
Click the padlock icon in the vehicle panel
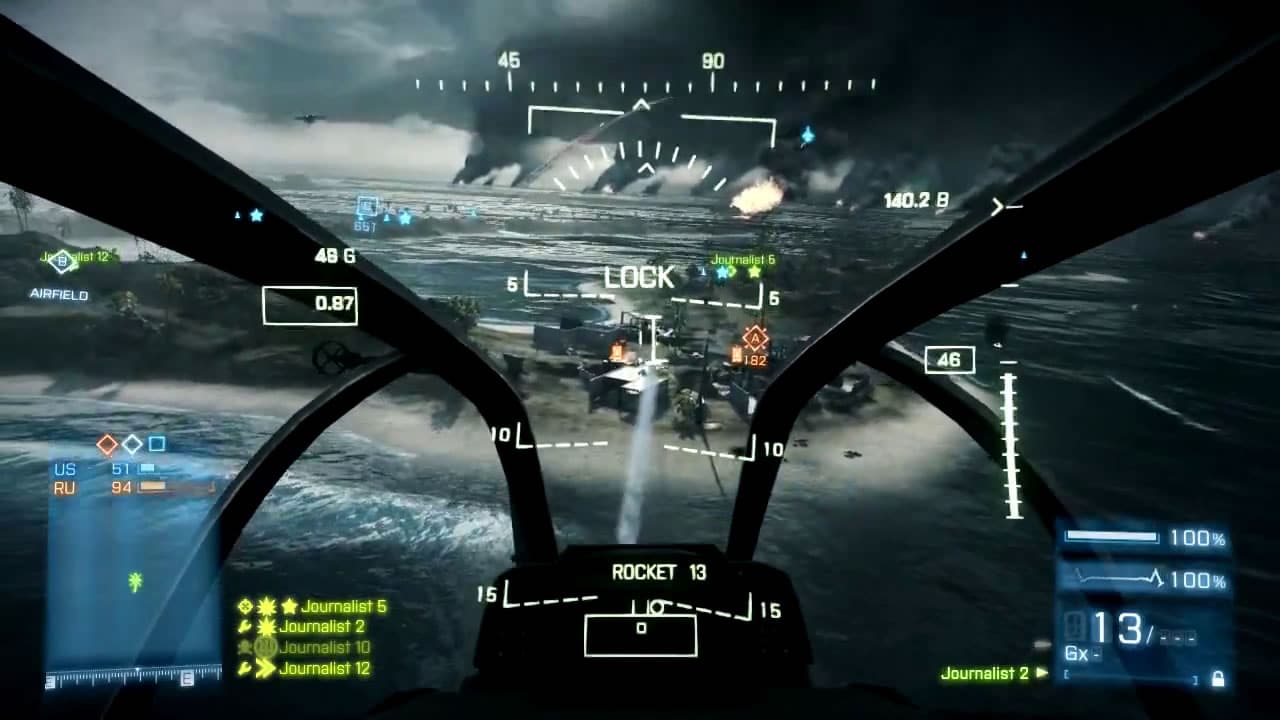pyautogui.click(x=1217, y=679)
